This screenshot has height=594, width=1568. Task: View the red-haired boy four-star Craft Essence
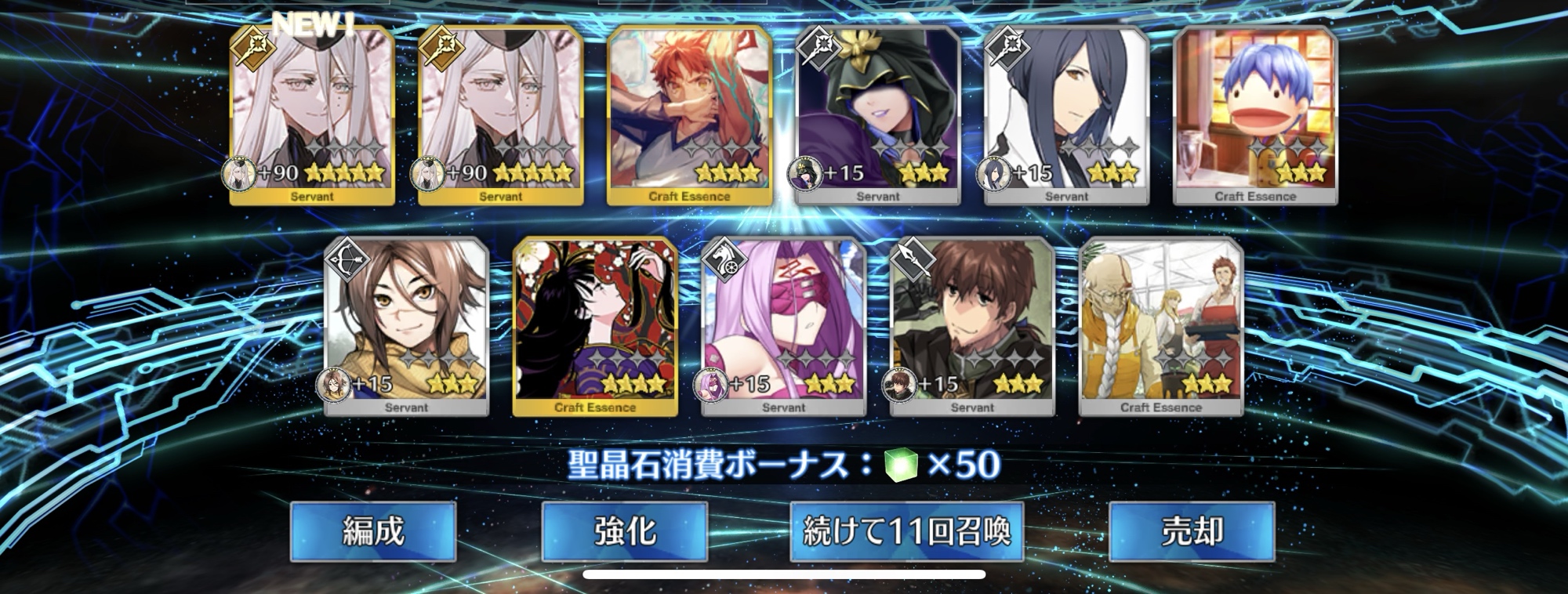[689, 115]
